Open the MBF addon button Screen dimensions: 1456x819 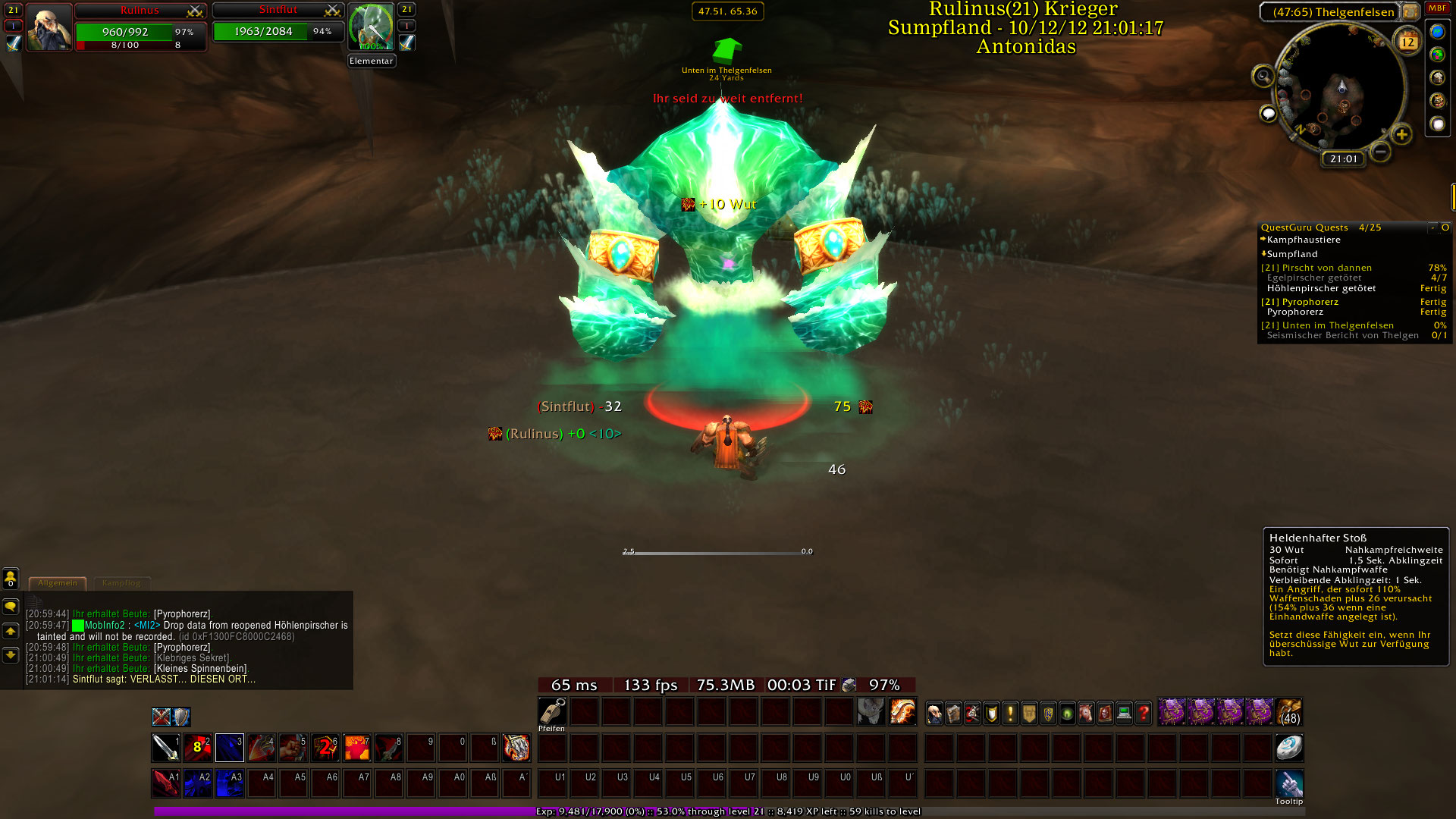coord(1437,8)
